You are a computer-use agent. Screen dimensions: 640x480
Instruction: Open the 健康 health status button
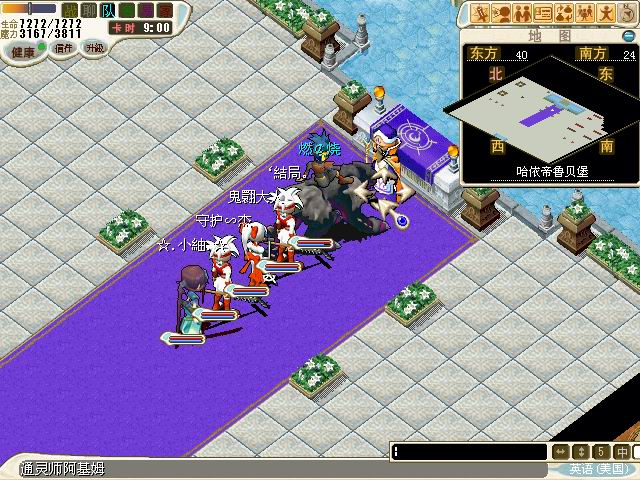coord(20,48)
